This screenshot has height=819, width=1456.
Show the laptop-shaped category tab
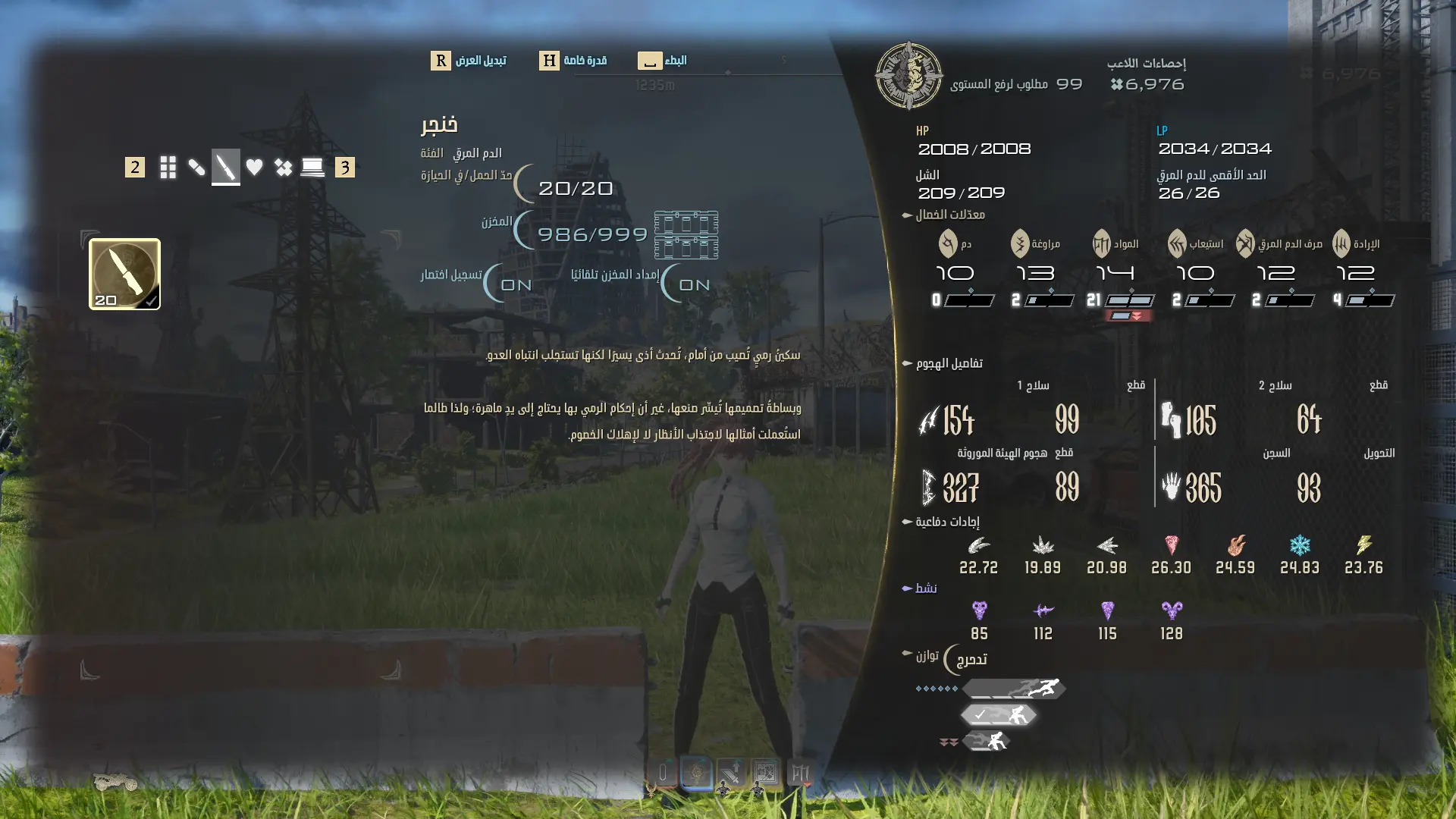point(312,167)
